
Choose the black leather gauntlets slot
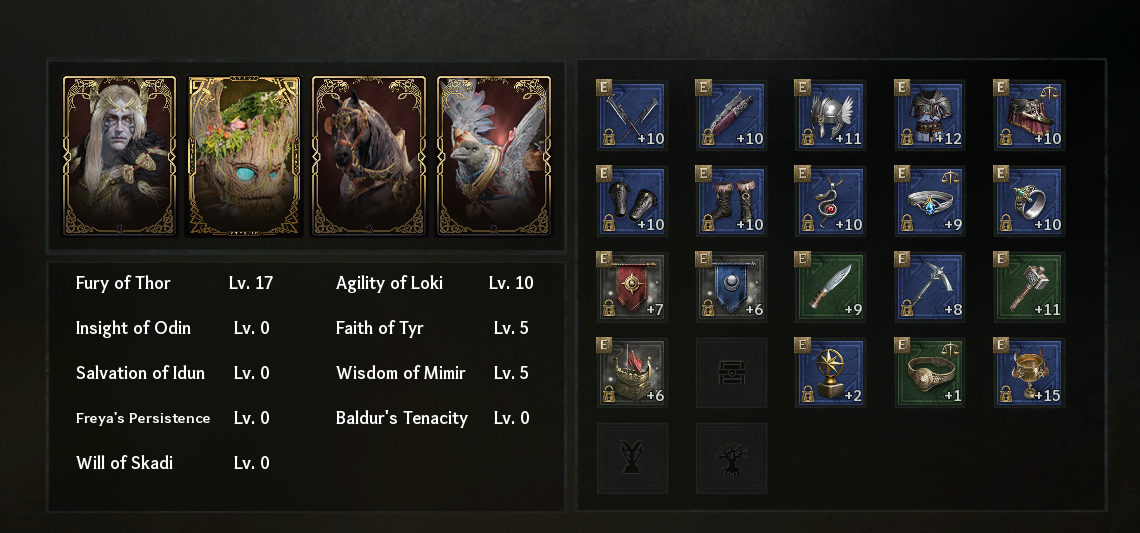pyautogui.click(x=632, y=201)
